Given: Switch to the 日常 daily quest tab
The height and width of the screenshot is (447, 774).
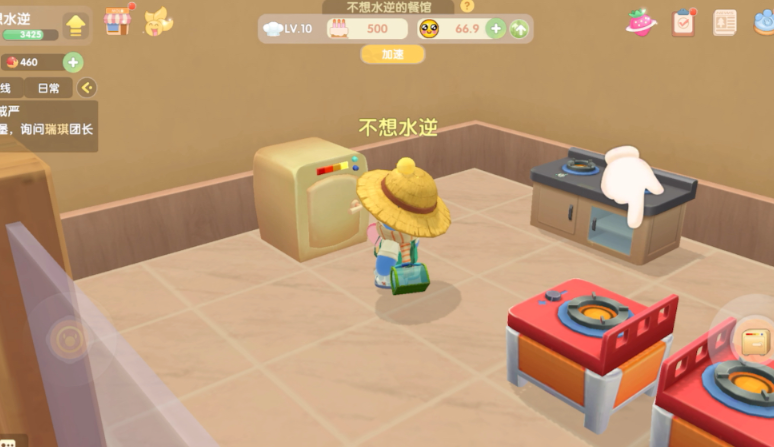Looking at the screenshot, I should [x=47, y=88].
